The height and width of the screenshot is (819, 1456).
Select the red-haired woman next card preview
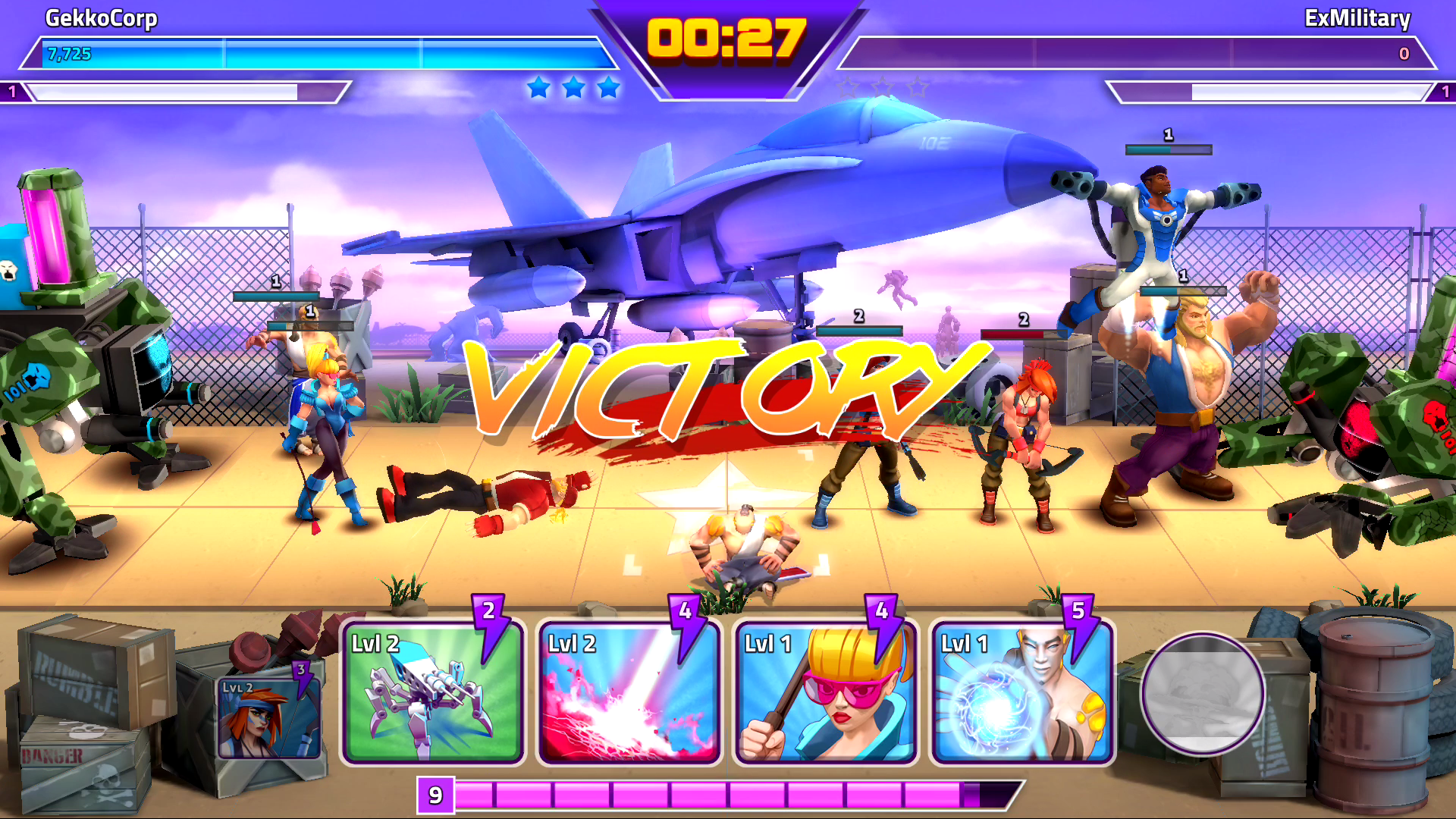pos(269,717)
